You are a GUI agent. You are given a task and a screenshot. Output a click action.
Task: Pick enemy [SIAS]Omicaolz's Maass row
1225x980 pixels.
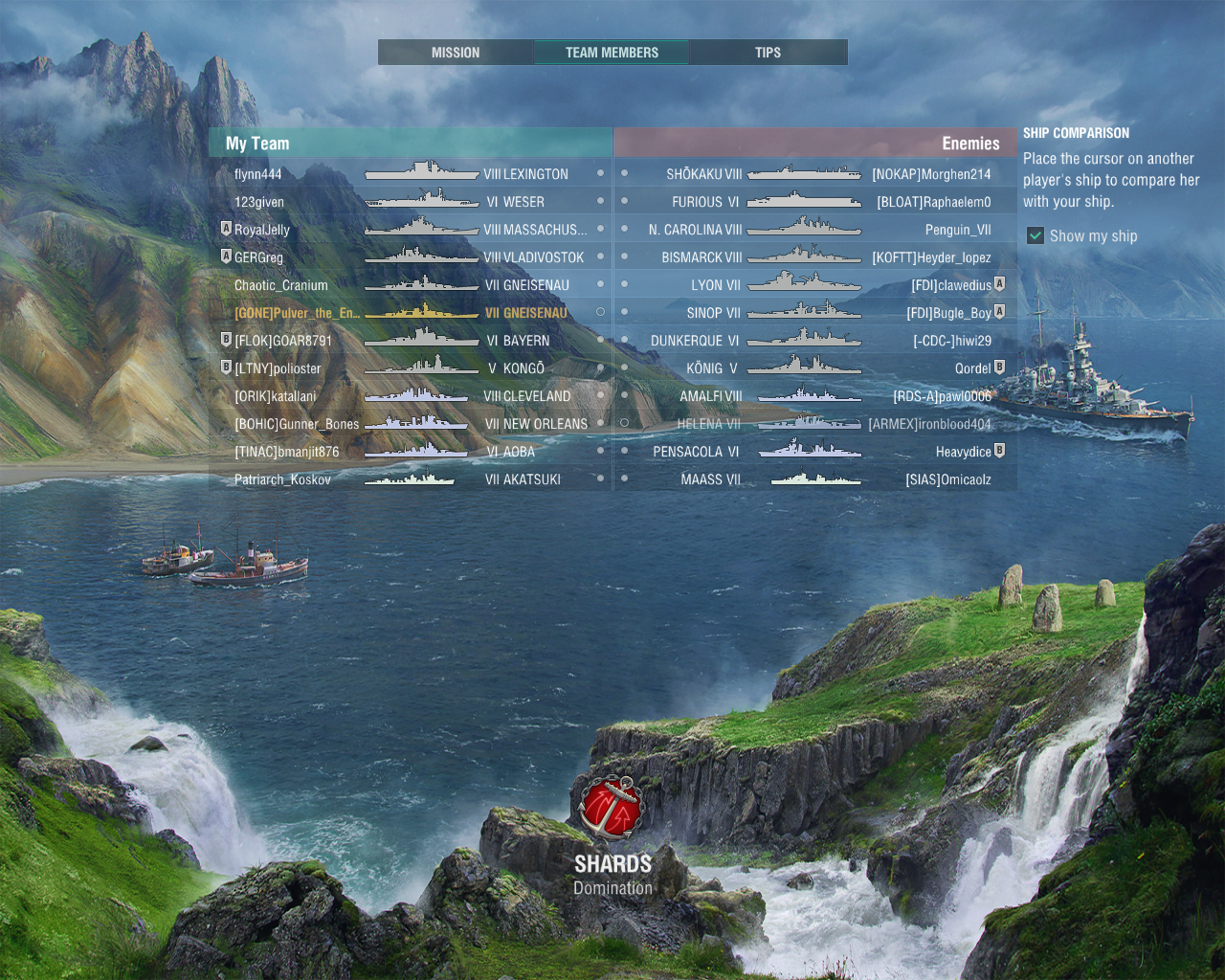[813, 479]
